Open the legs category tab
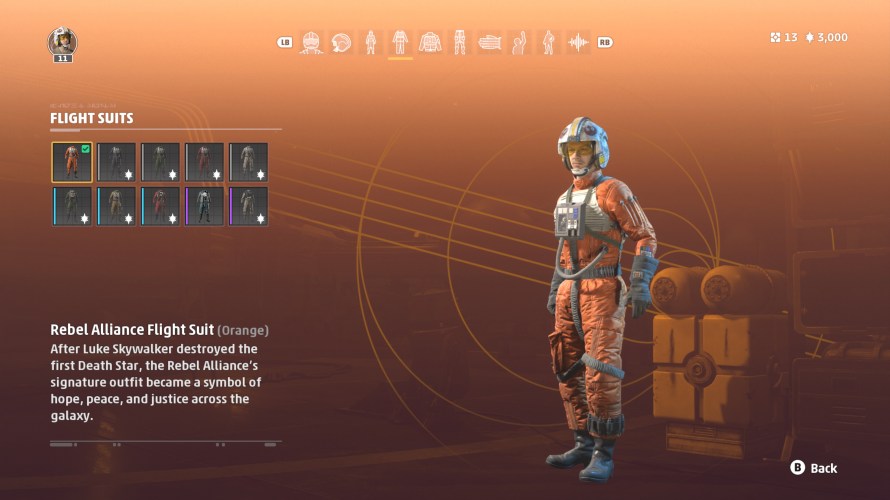The image size is (890, 500). pyautogui.click(x=460, y=42)
